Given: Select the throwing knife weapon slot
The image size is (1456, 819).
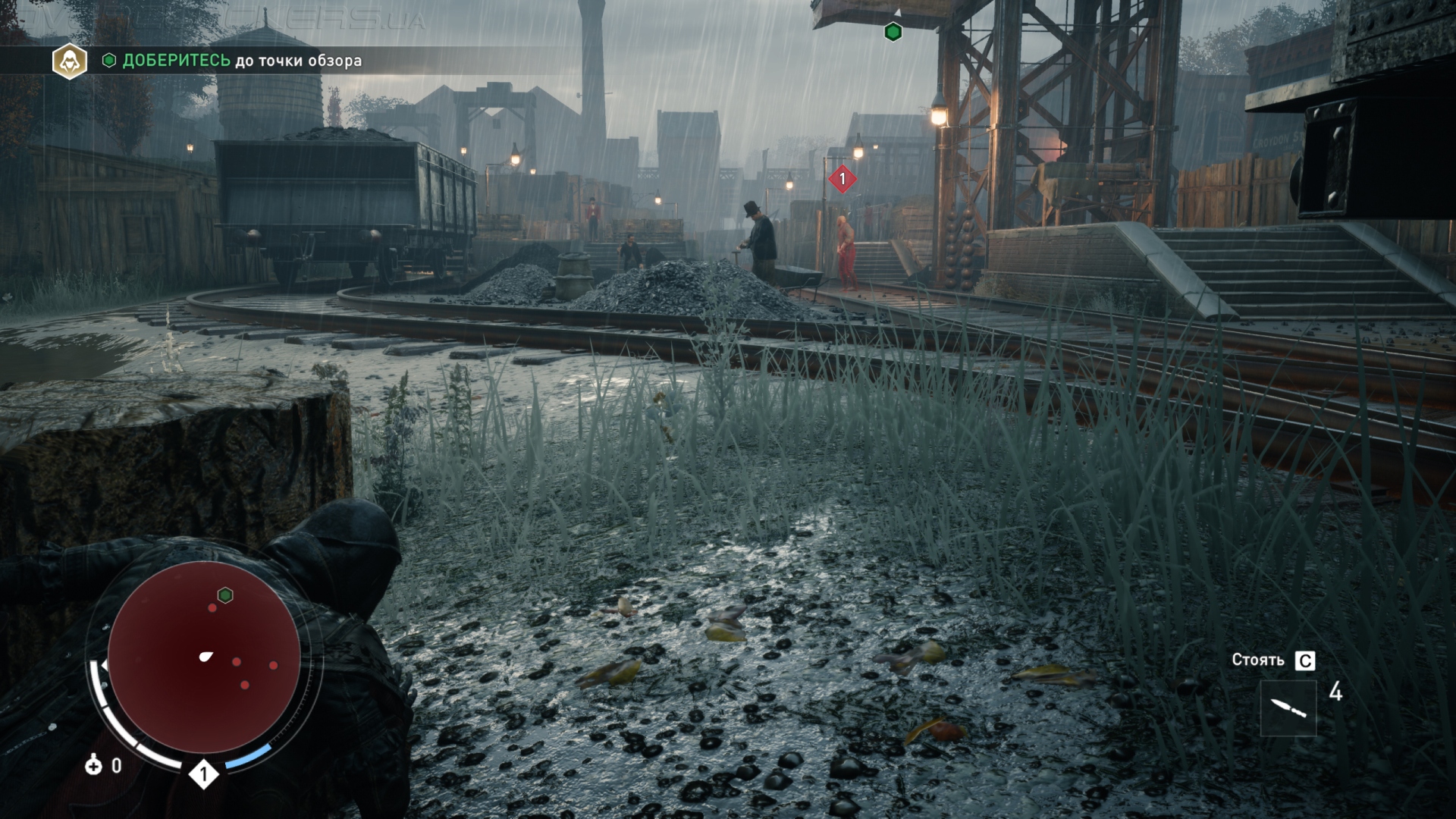Looking at the screenshot, I should pyautogui.click(x=1288, y=708).
